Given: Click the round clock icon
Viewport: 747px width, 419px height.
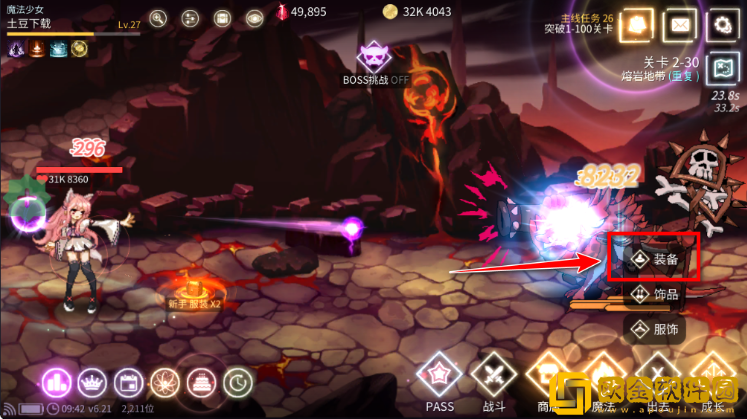Looking at the screenshot, I should click(x=237, y=381).
